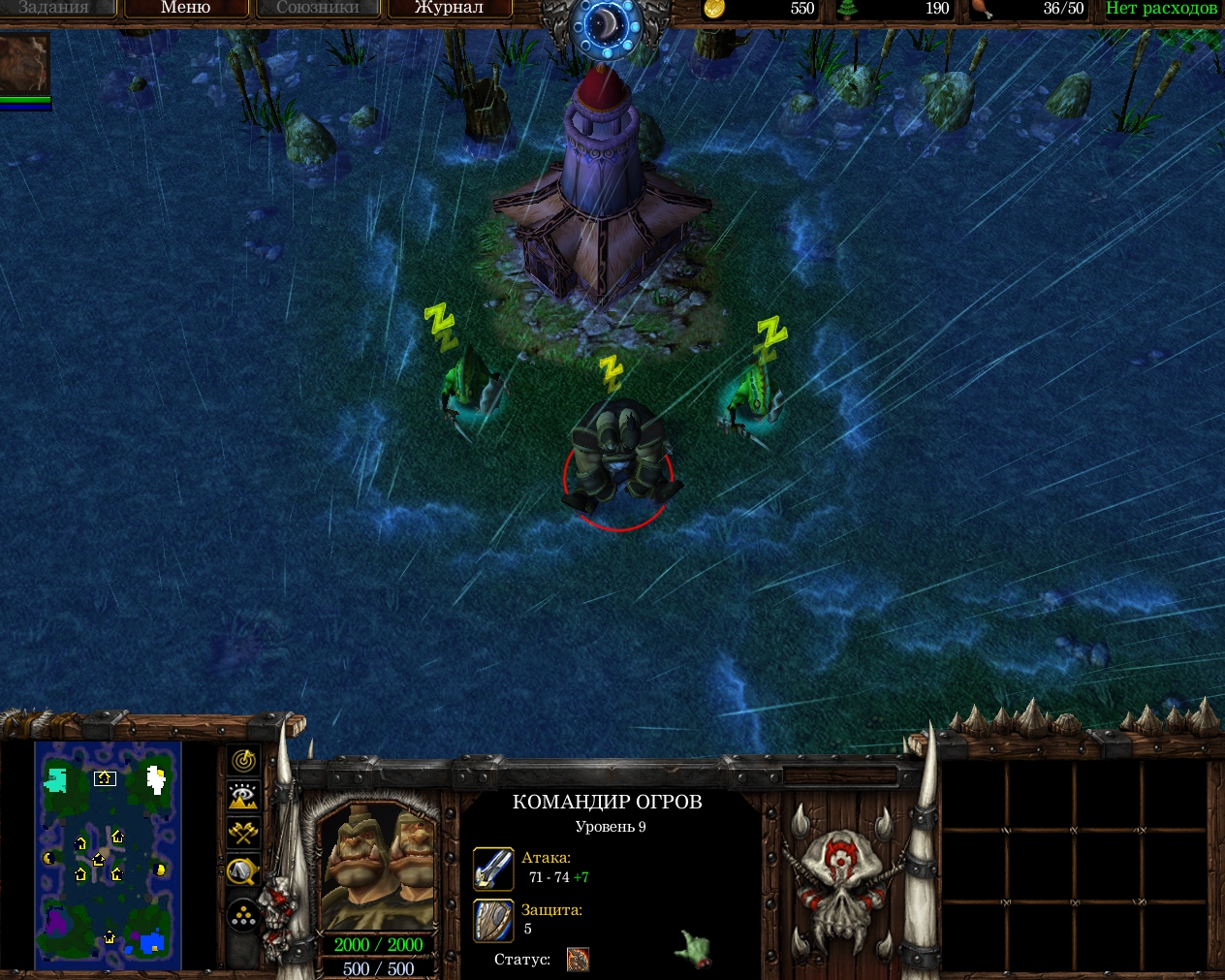Viewport: 1225px width, 980px height.
Task: Open the Журнал log
Action: (x=449, y=8)
